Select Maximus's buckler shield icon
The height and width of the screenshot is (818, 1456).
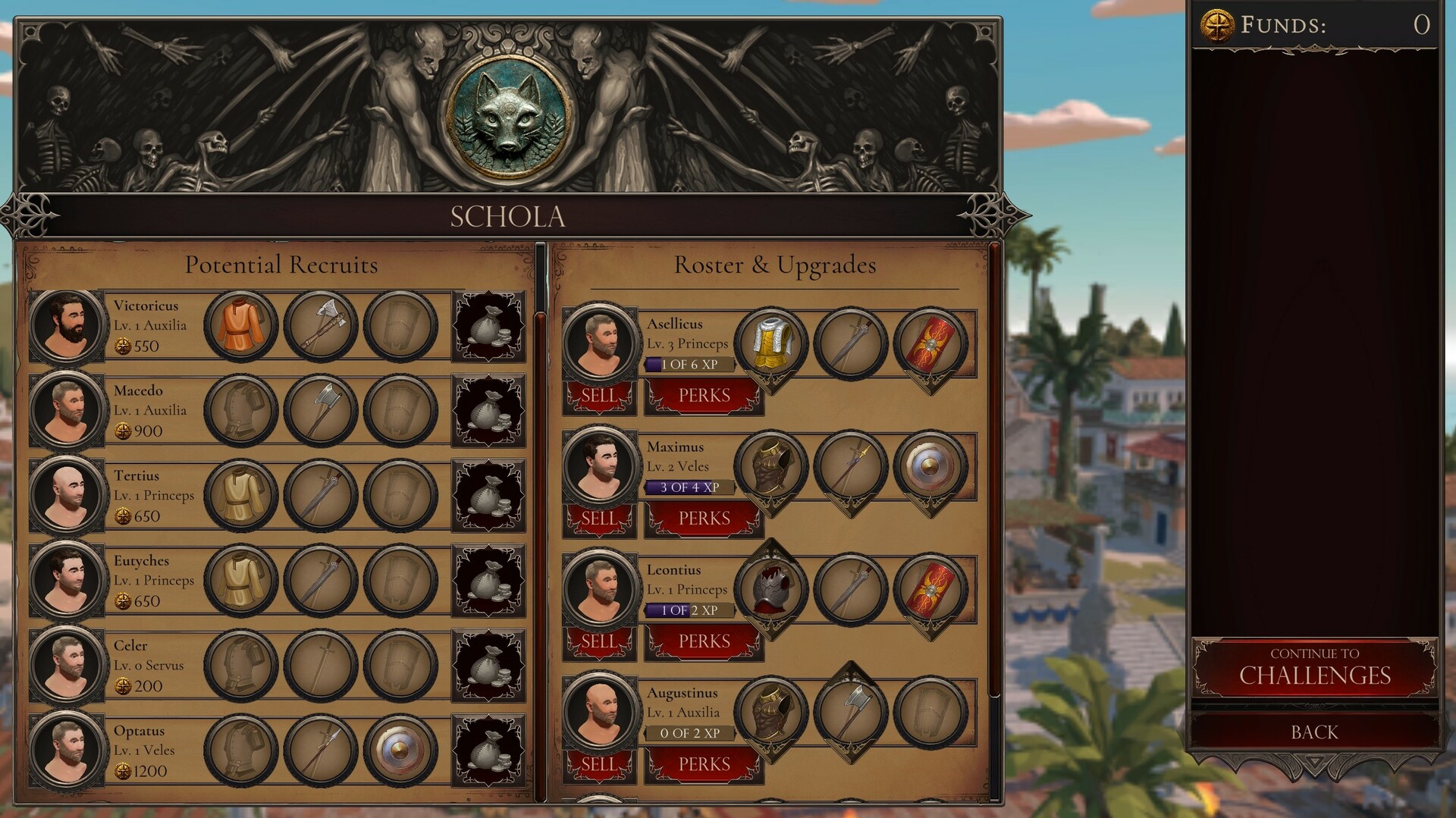click(x=930, y=465)
